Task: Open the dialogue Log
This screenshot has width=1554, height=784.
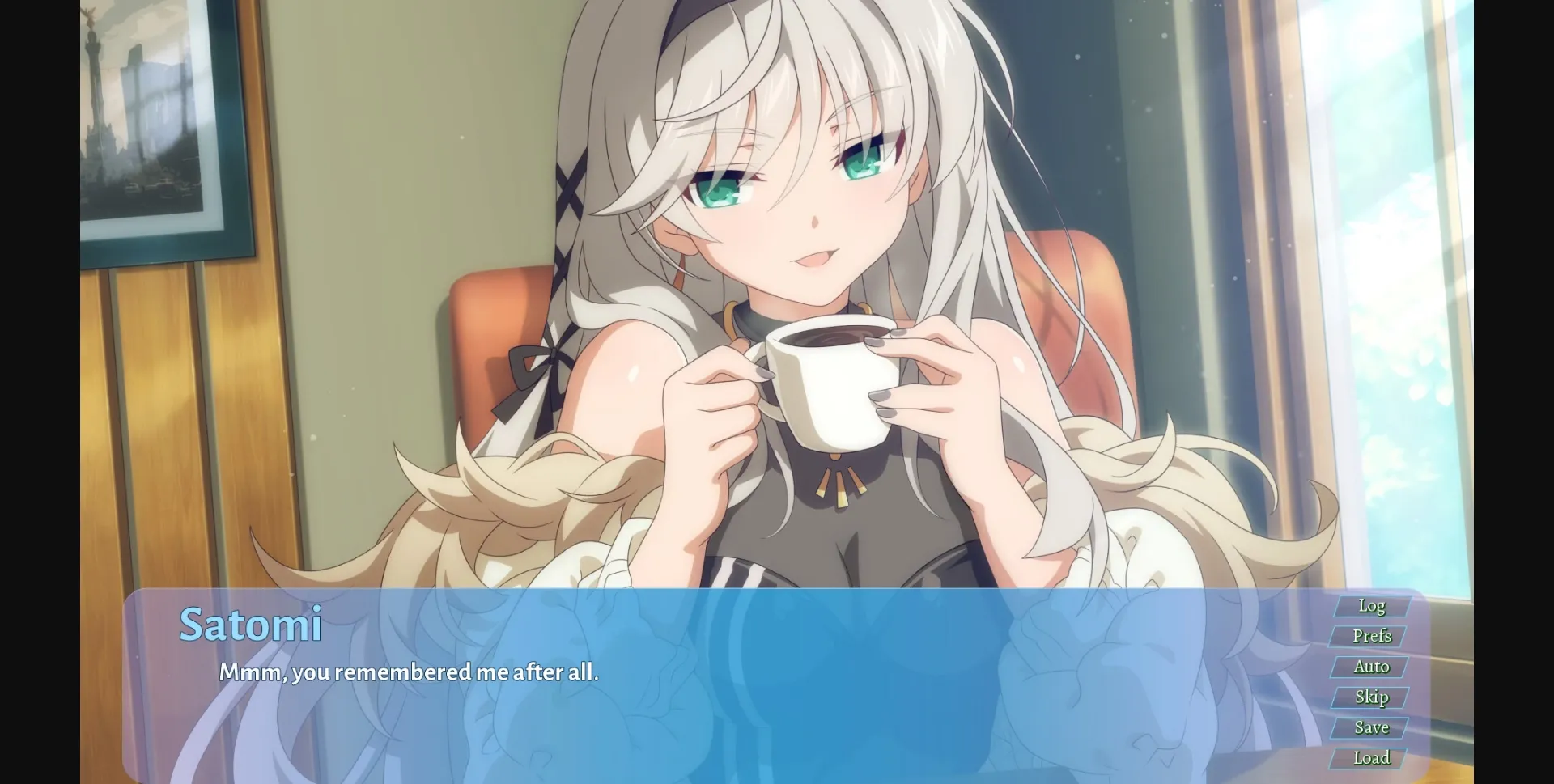Action: tap(1371, 605)
